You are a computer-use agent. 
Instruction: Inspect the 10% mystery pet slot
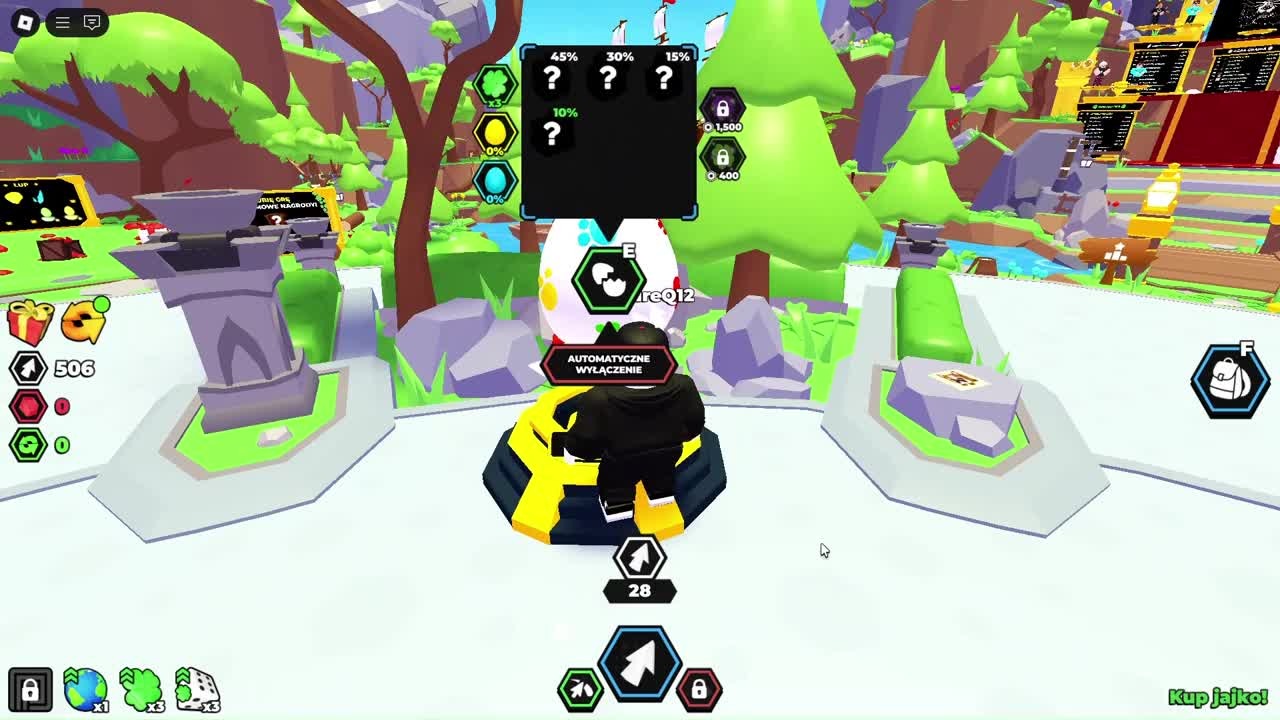(552, 133)
